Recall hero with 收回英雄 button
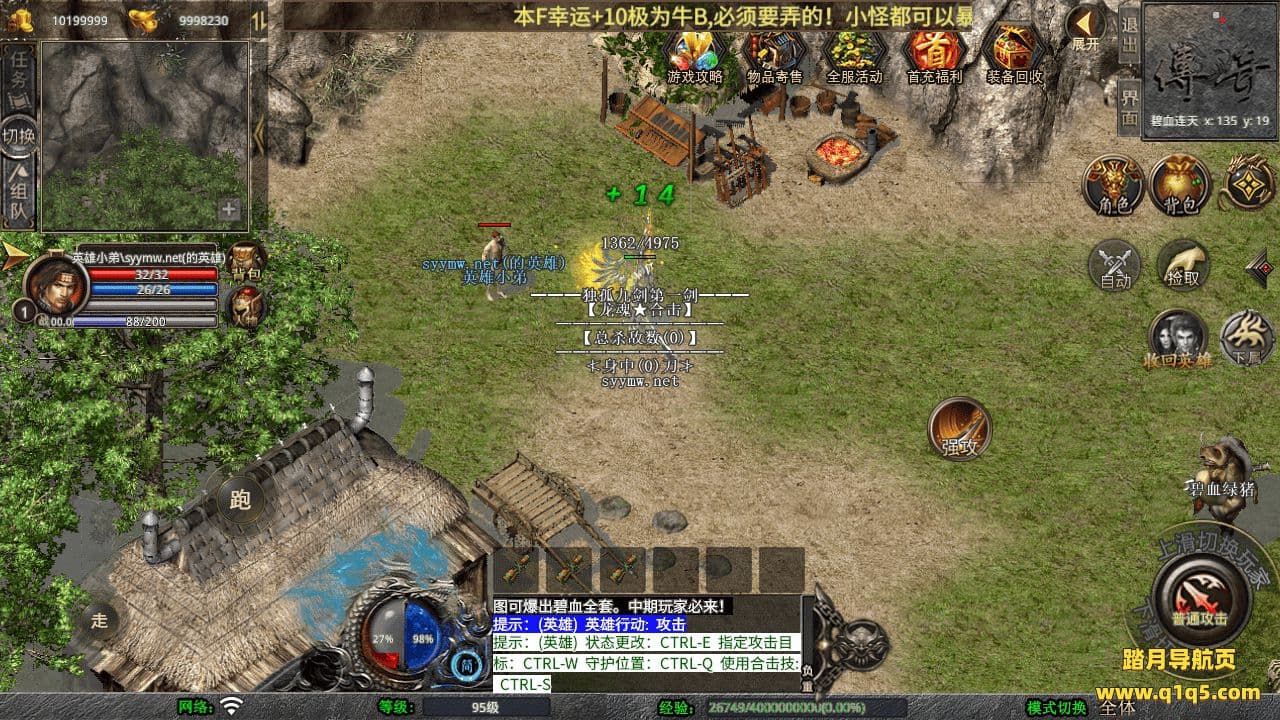 [1177, 338]
